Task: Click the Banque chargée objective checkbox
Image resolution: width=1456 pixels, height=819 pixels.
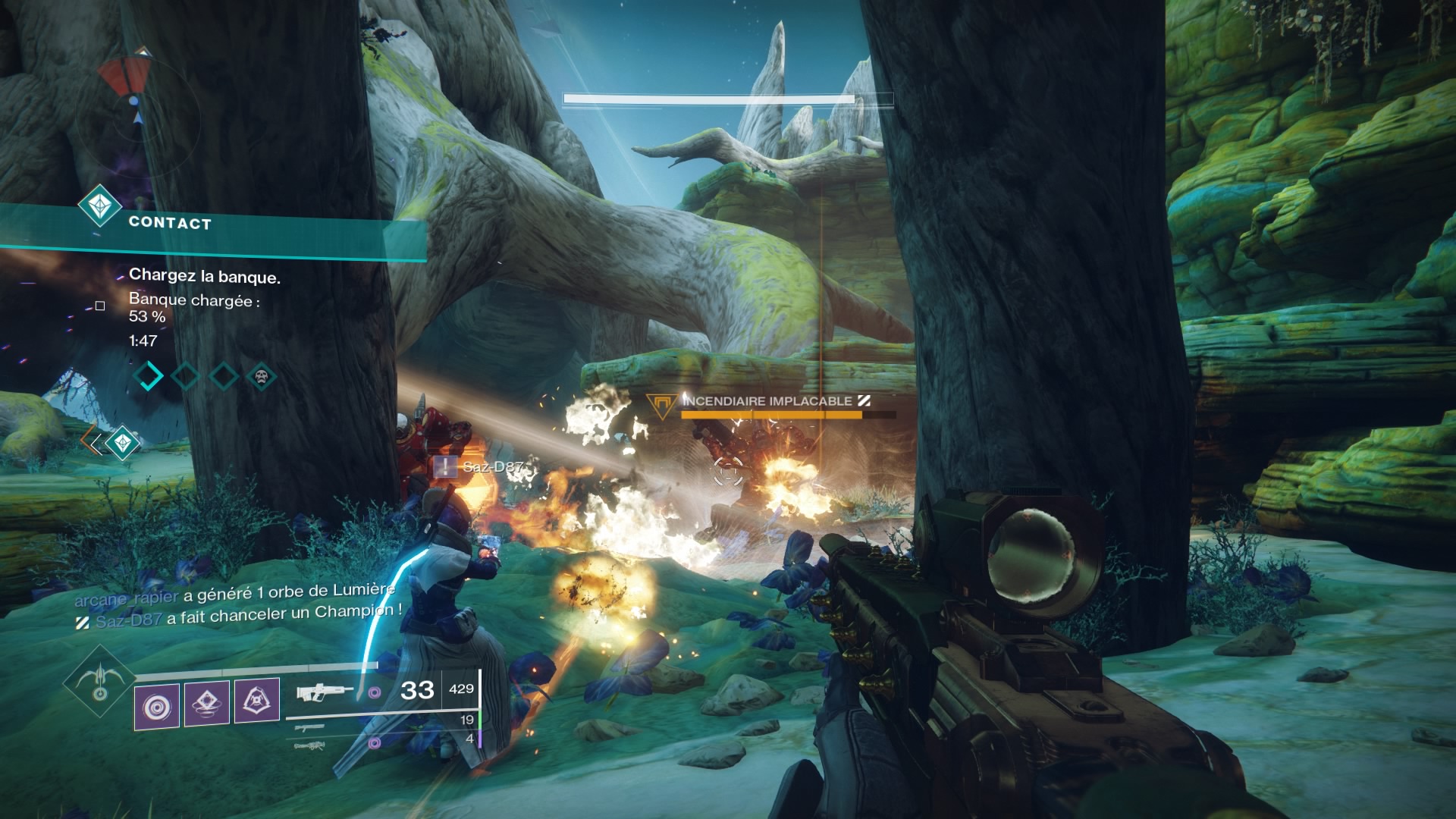Action: coord(99,306)
